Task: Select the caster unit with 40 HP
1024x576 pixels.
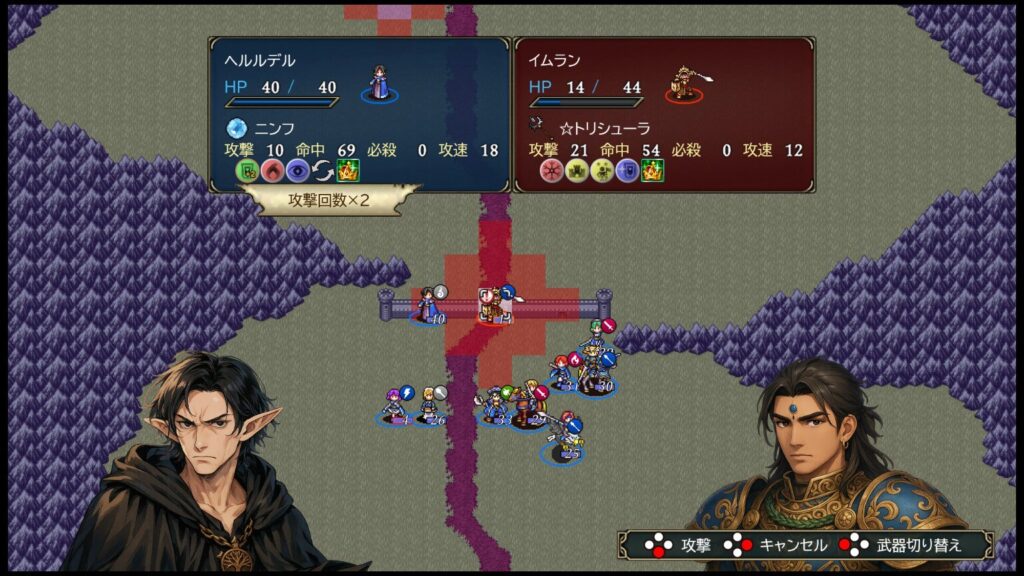Action: pyautogui.click(x=427, y=305)
